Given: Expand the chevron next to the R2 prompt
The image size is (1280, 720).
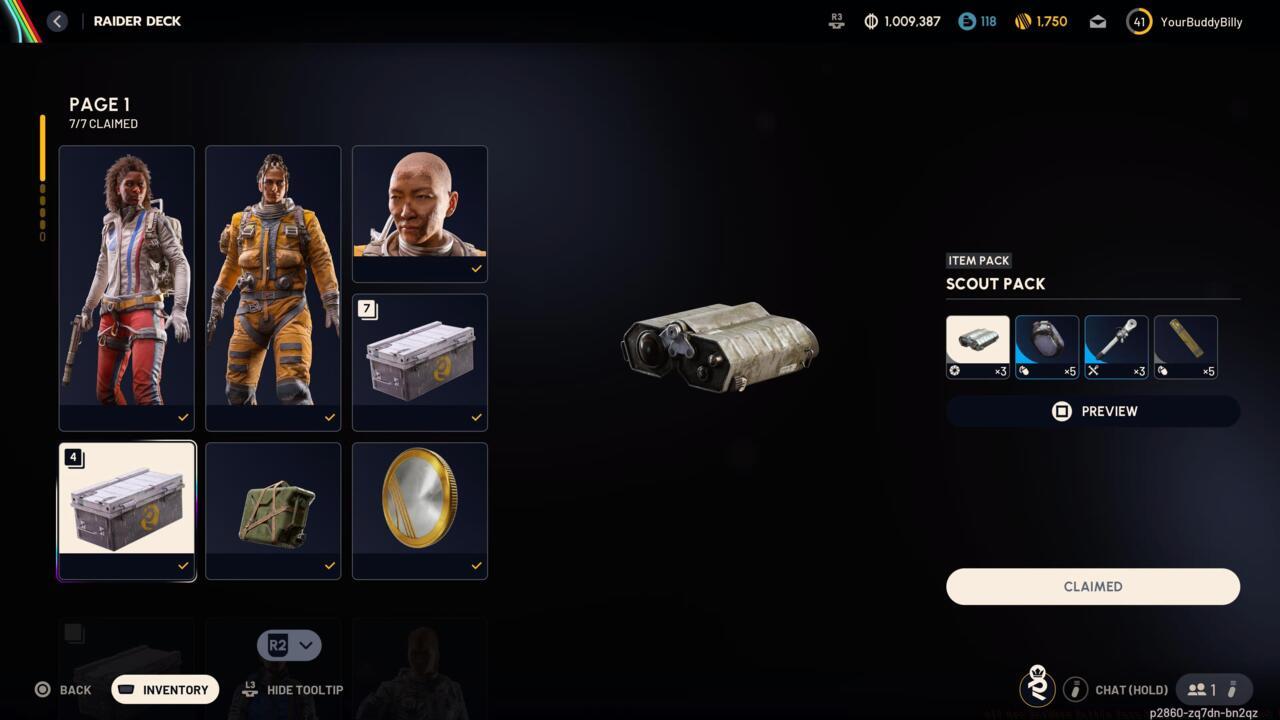Looking at the screenshot, I should pos(306,645).
